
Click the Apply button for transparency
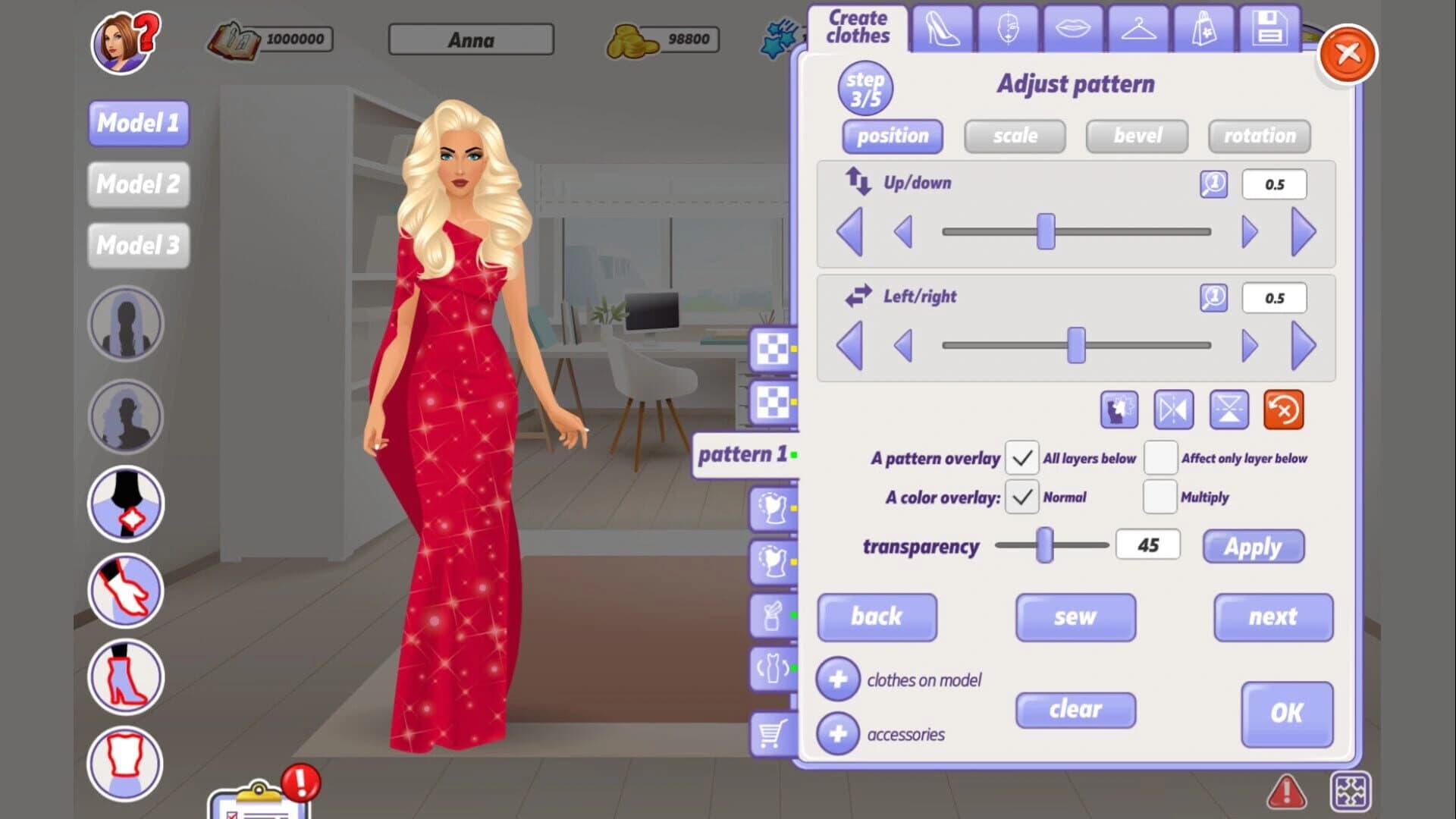click(x=1253, y=546)
